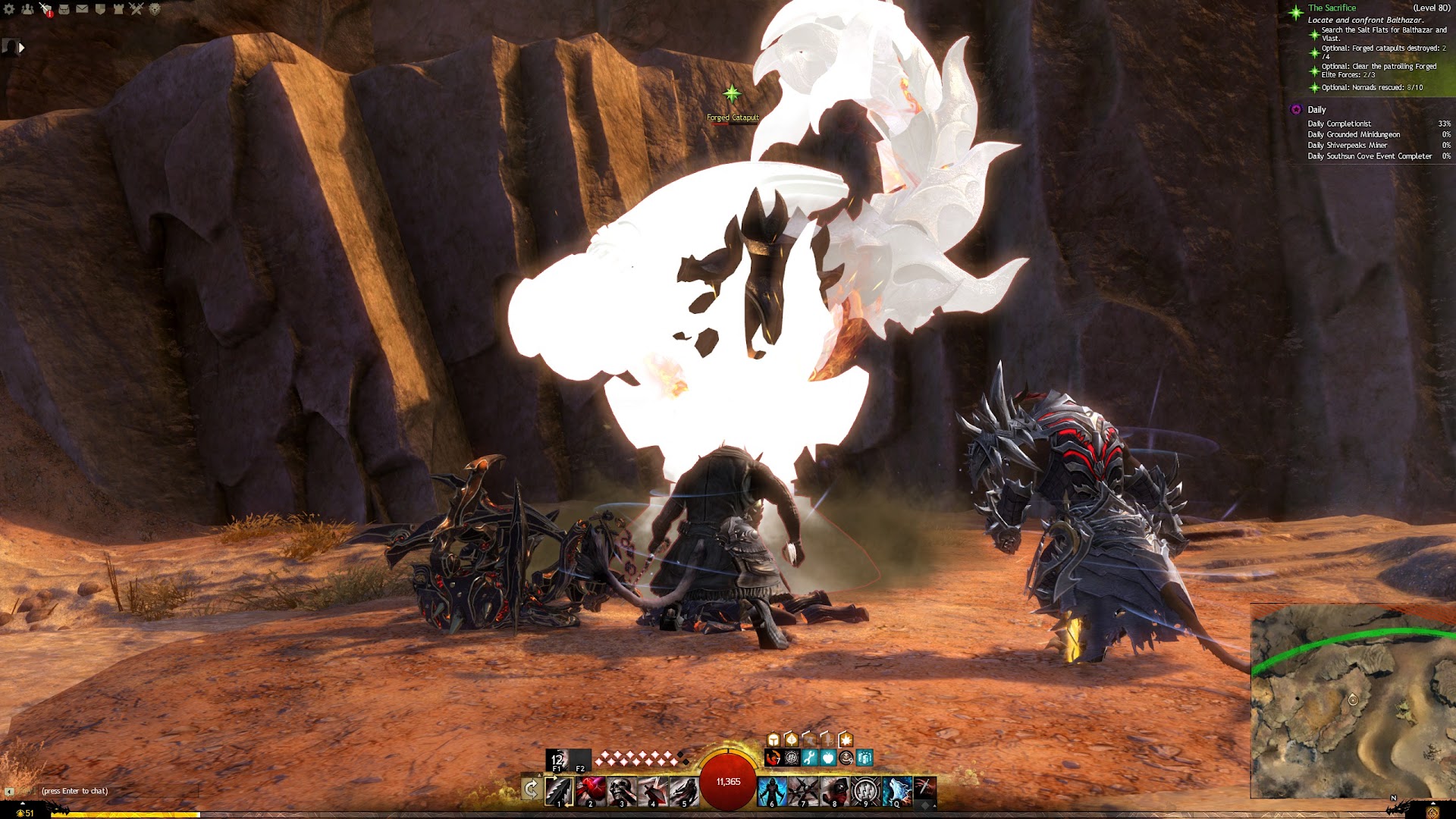1456x819 pixels.
Task: Open the hero panel with alert badge
Action: (45, 9)
